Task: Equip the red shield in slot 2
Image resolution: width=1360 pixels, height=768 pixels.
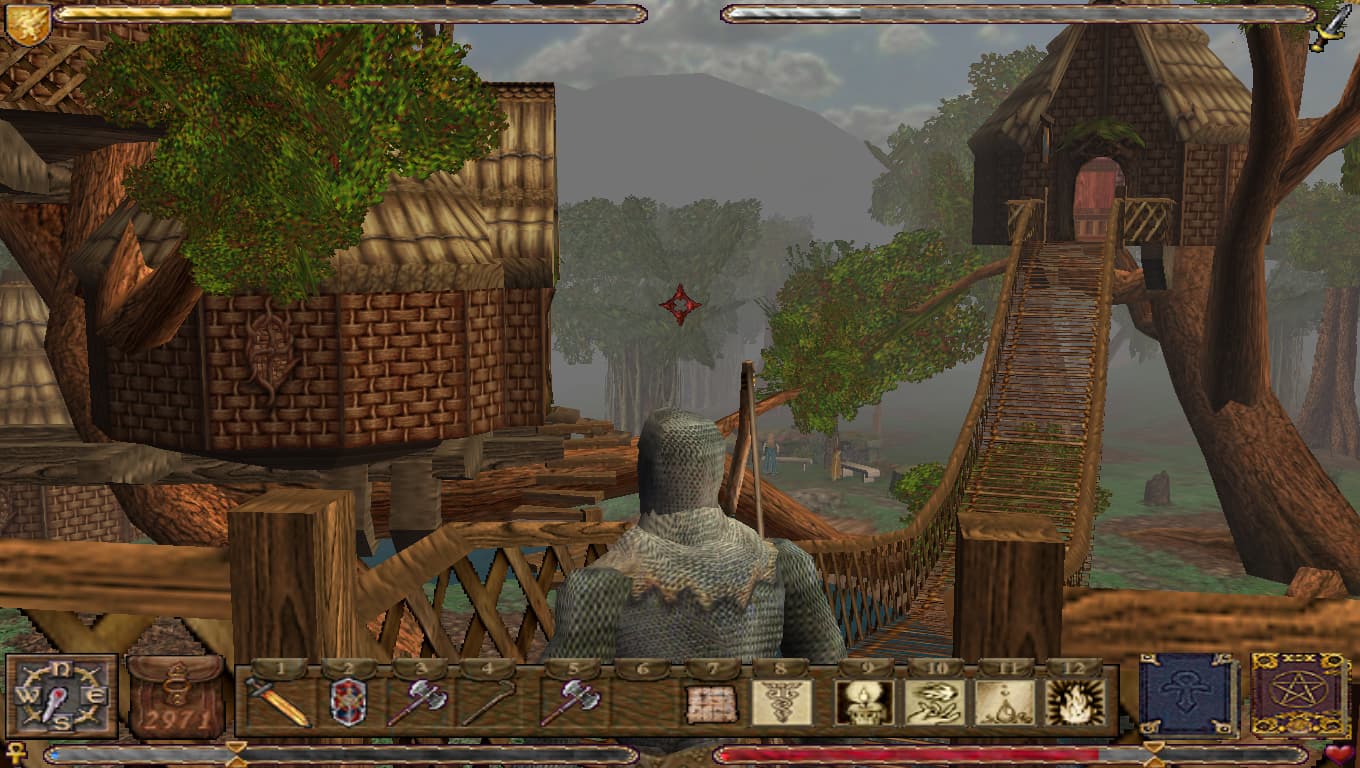Action: (348, 702)
